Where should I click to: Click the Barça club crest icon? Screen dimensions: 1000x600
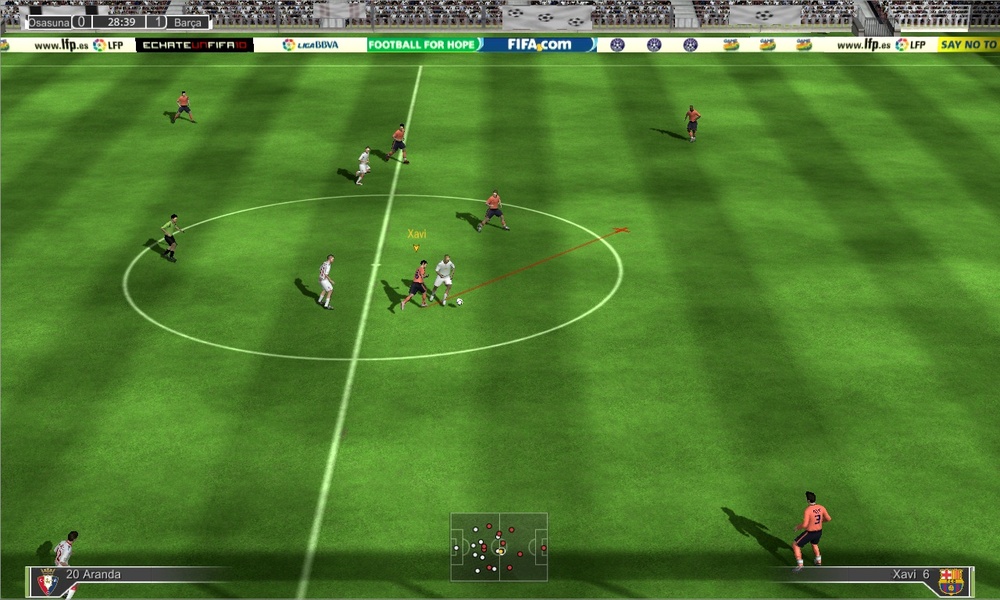coord(951,581)
